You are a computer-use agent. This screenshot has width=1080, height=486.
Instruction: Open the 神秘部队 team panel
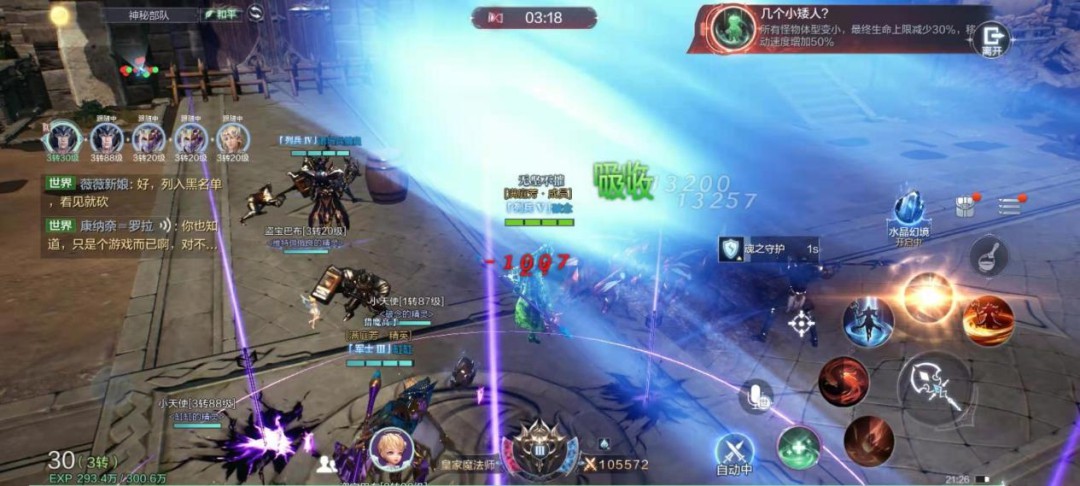click(150, 15)
